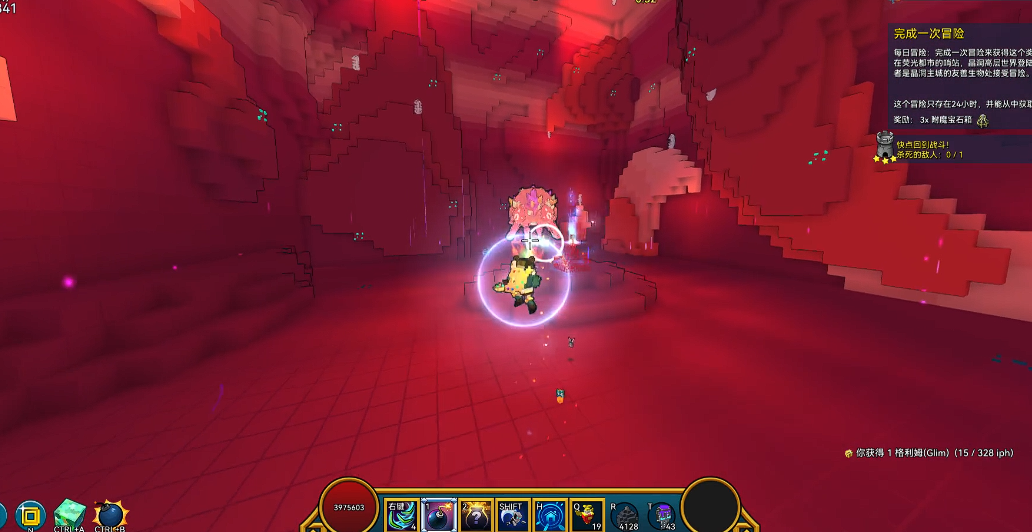Screen dimensions: 1032x532
Task: Click the blue bomb icon labeled CTRL+B
Action: point(110,515)
